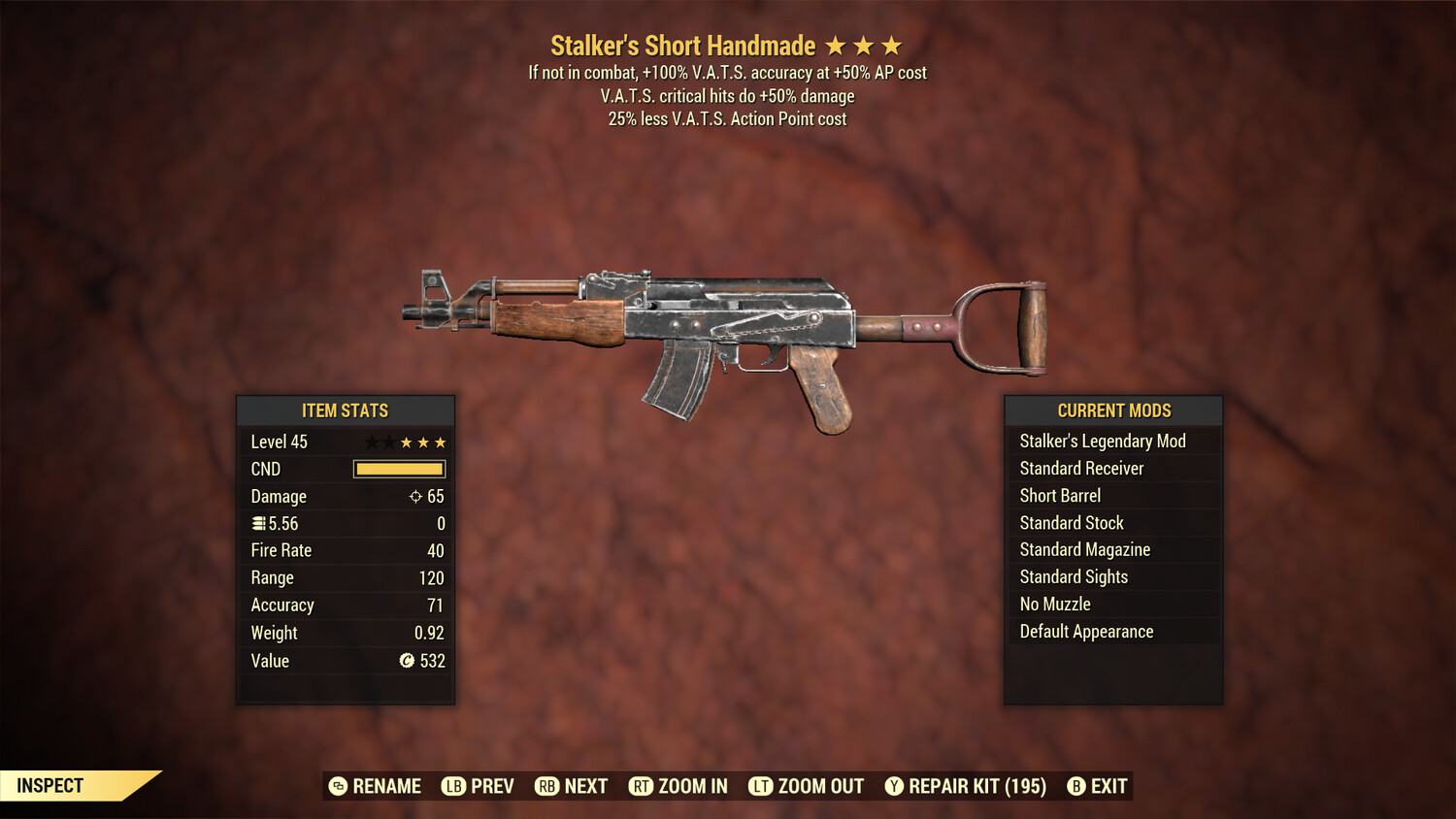Click the Y button icon for Repair Kit
The width and height of the screenshot is (1456, 819).
tap(895, 786)
